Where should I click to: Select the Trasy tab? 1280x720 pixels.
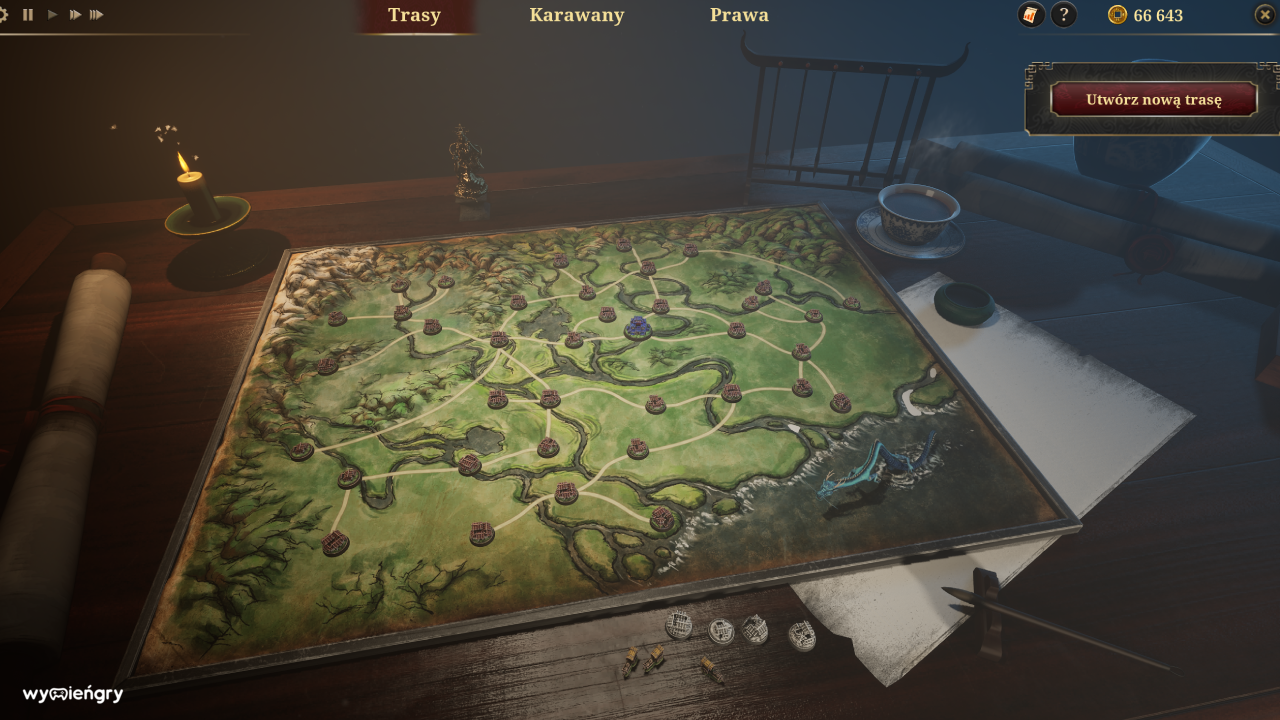pos(415,15)
